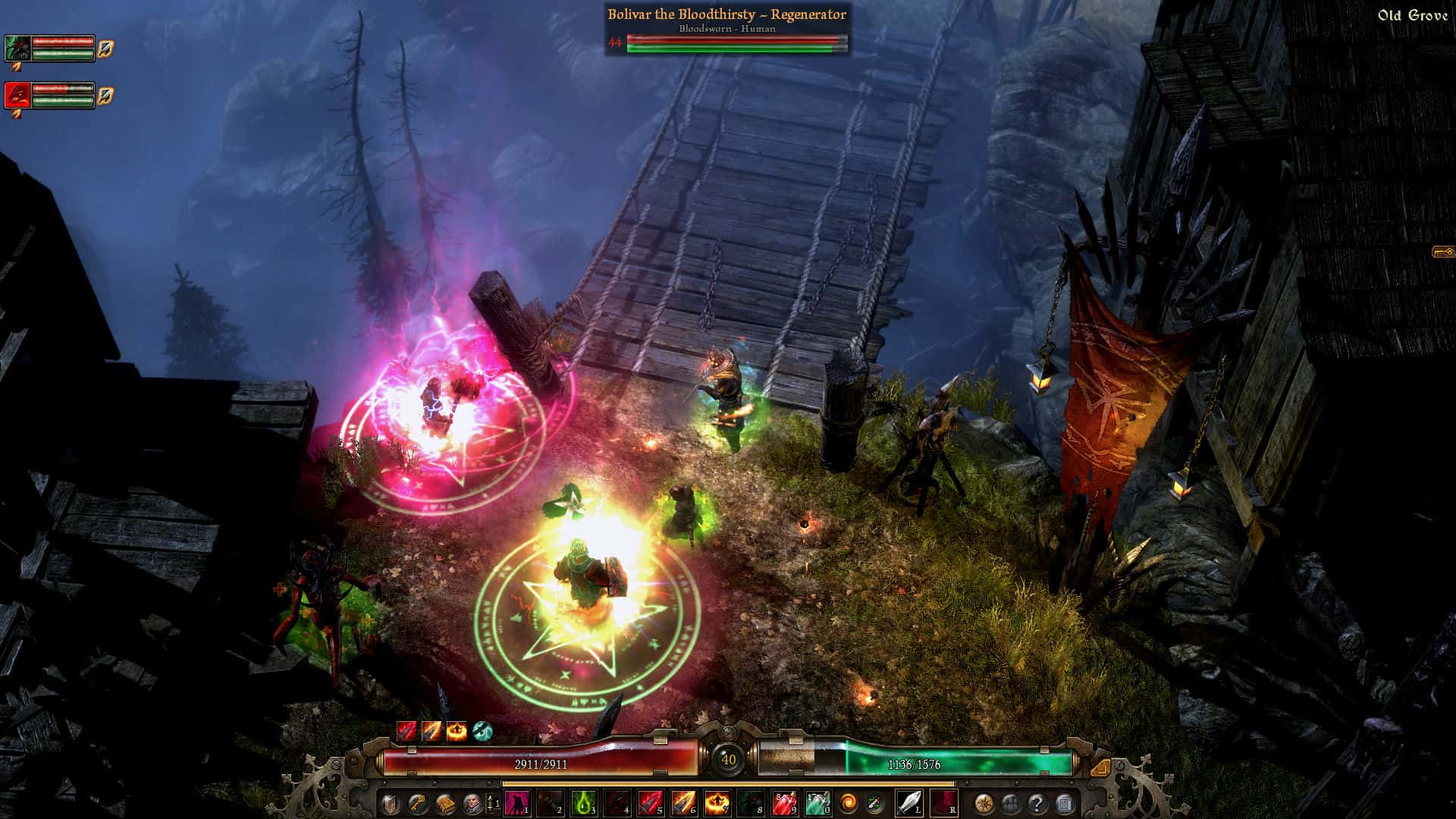Click the multiplayer grid icon near the compass

click(x=1010, y=803)
